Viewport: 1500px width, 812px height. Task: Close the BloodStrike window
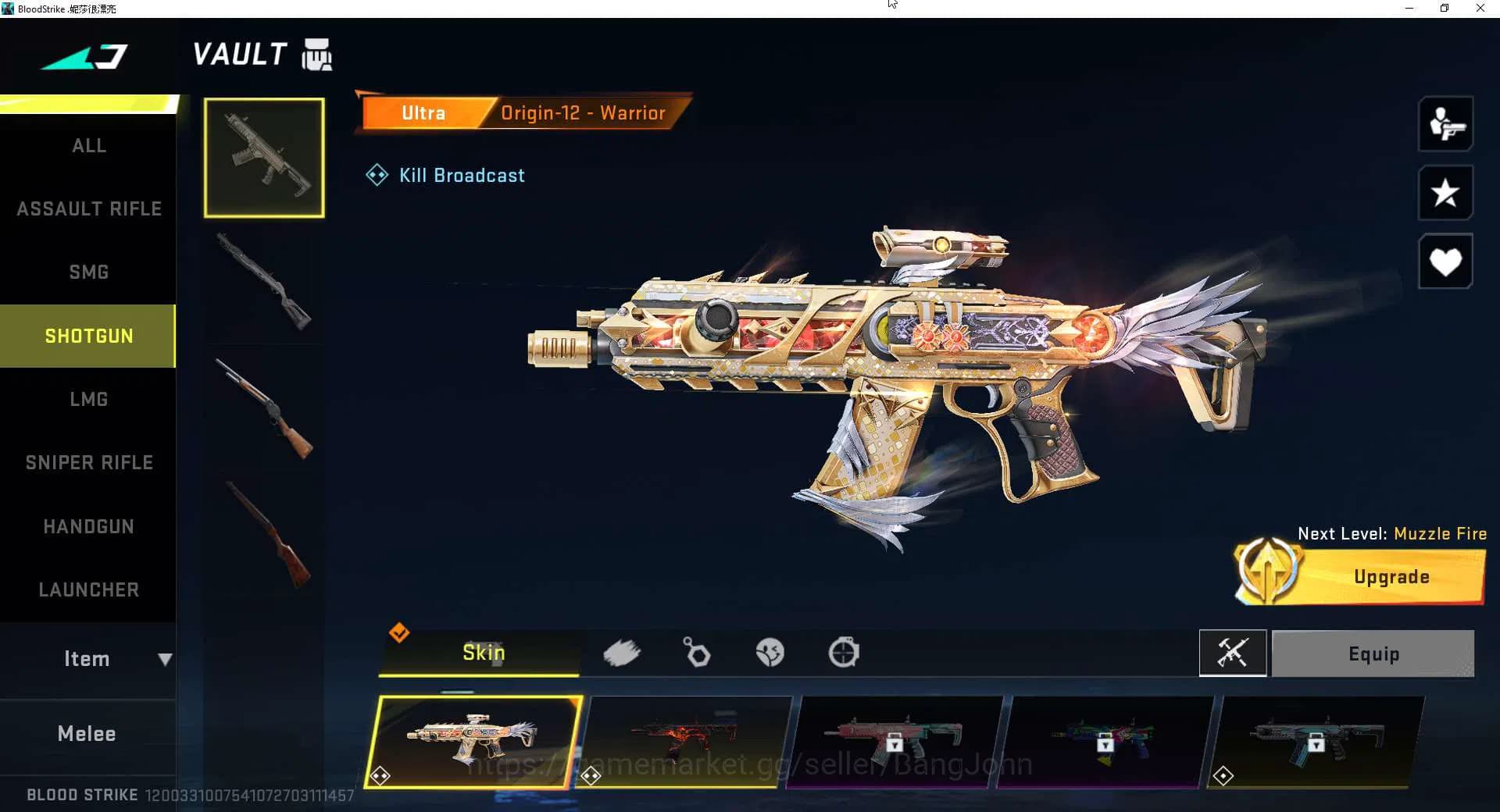(x=1480, y=9)
